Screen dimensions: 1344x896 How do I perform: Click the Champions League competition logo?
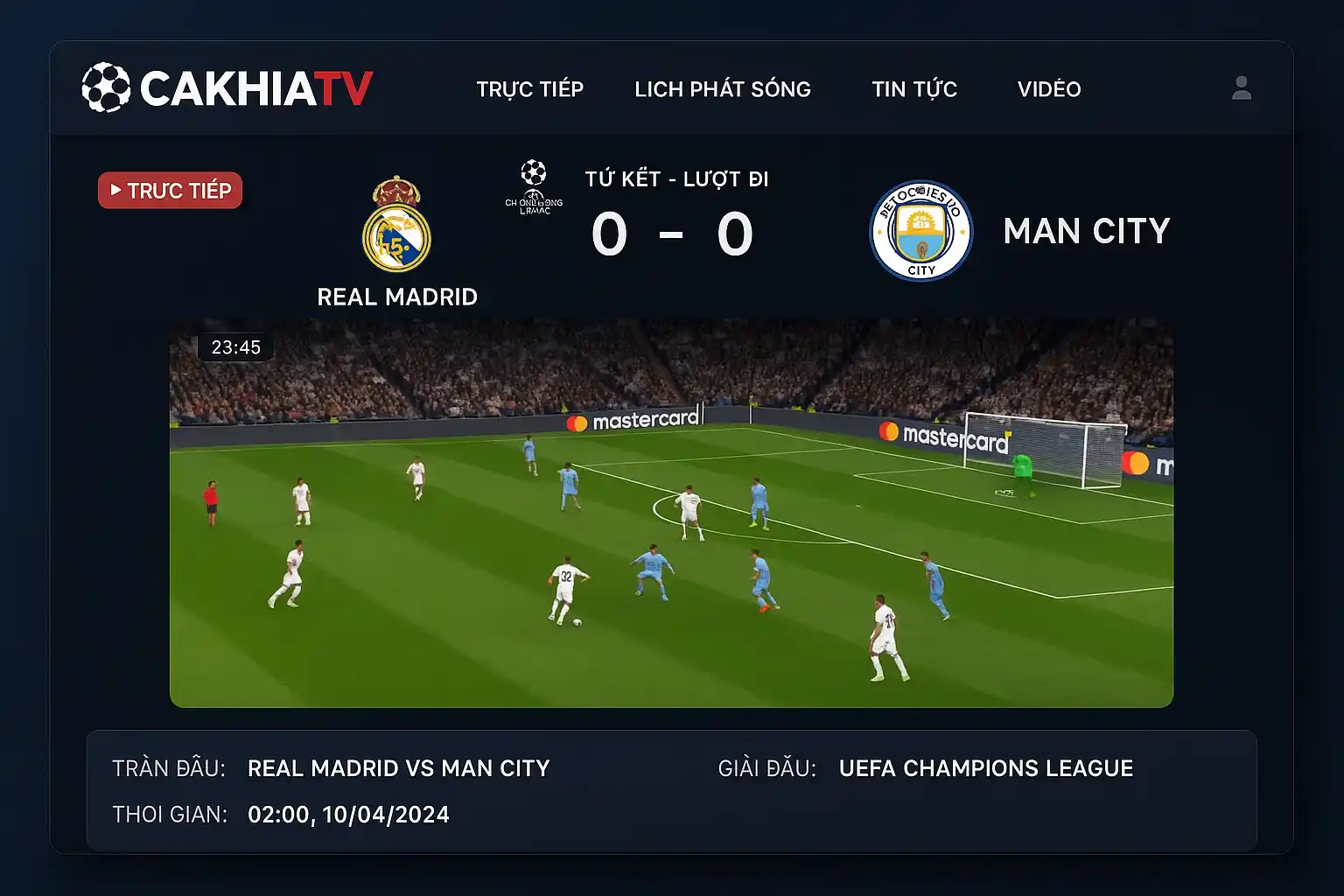coord(534,186)
